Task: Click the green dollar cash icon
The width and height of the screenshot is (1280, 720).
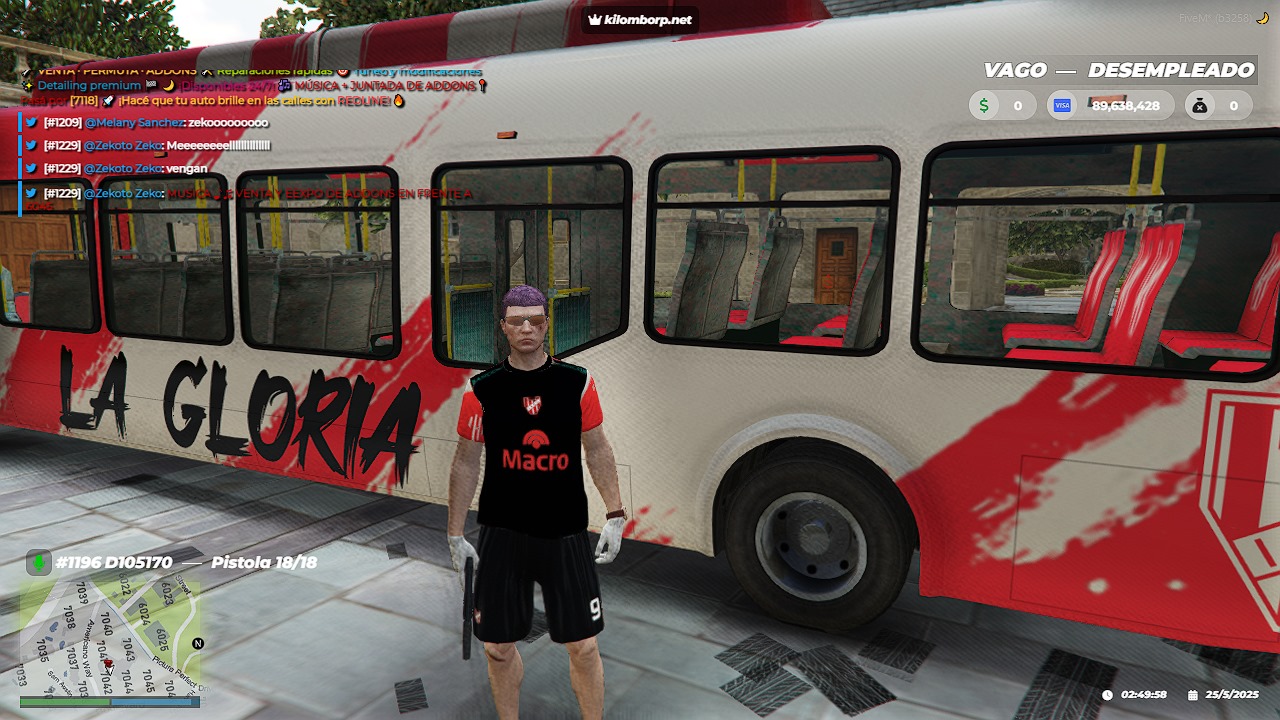Action: click(984, 106)
